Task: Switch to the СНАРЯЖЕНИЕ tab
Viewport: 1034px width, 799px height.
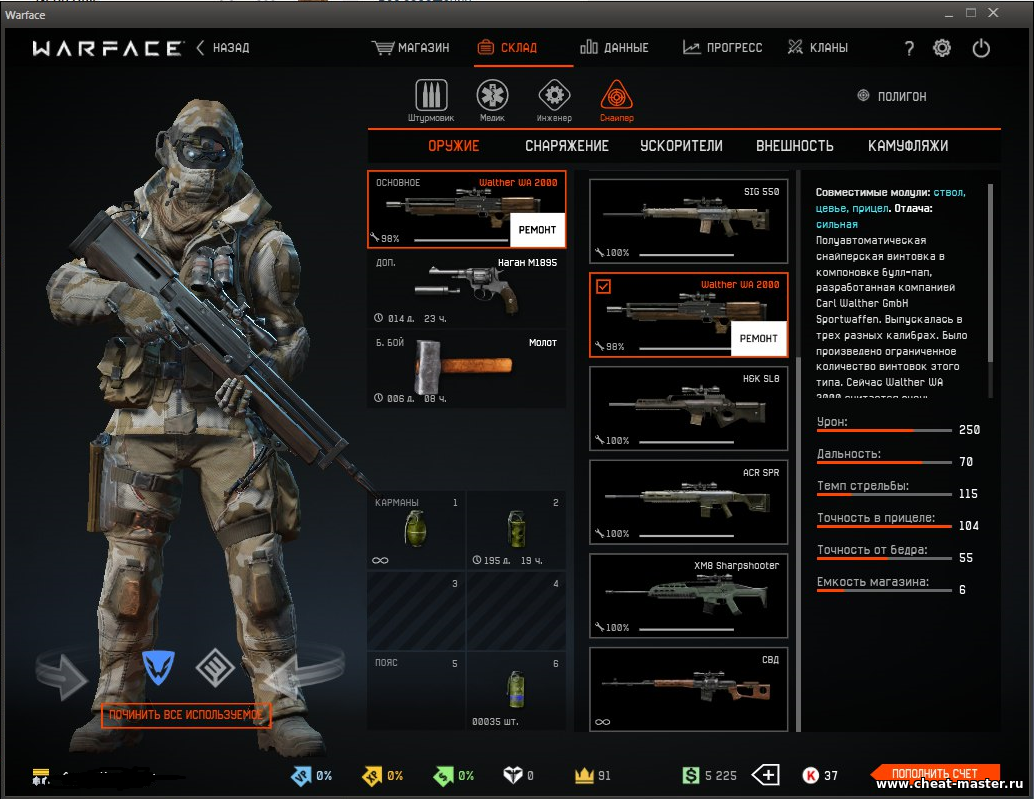Action: pyautogui.click(x=567, y=146)
